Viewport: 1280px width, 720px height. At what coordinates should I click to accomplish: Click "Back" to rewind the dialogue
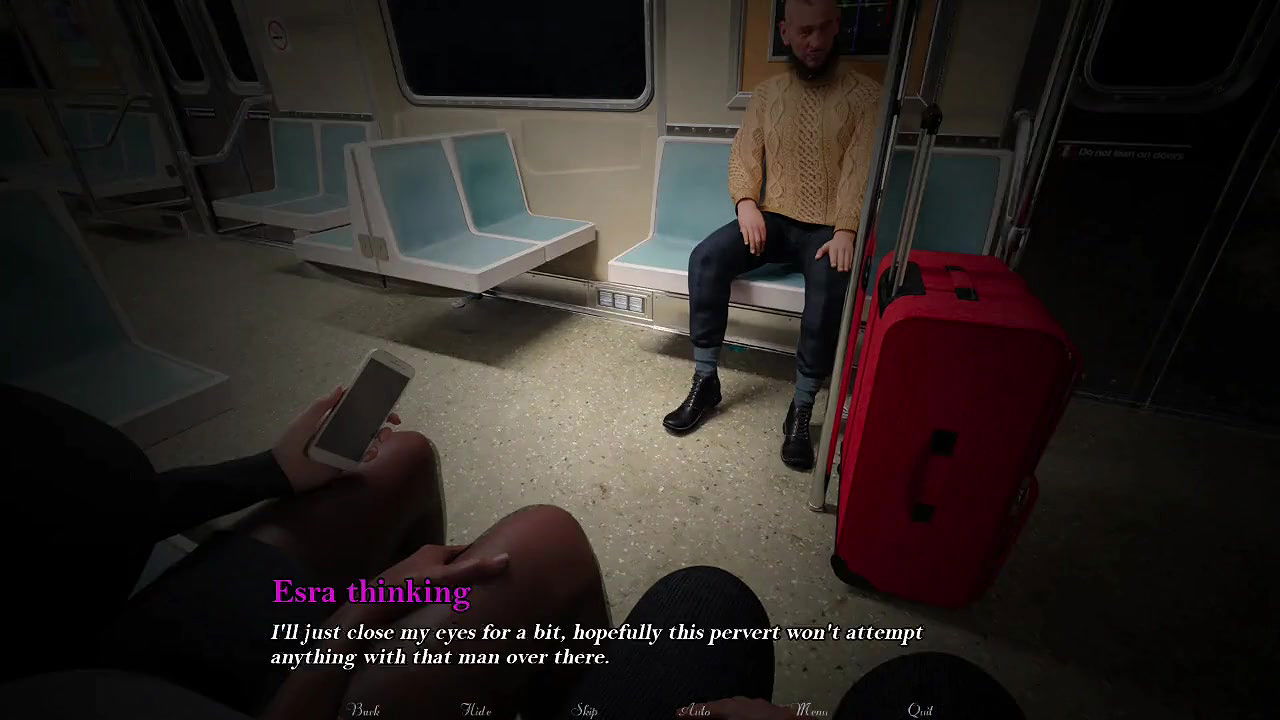[366, 710]
